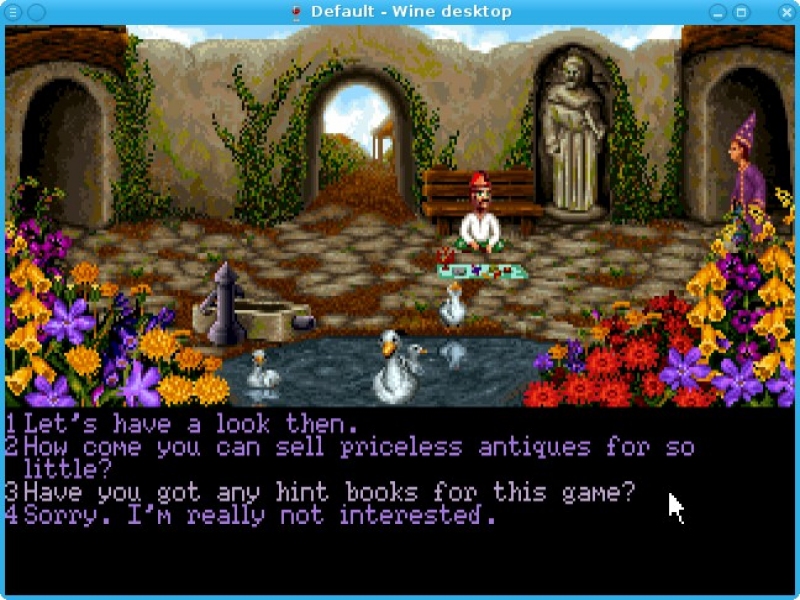
Task: Minimize the Wine desktop window
Action: 717,12
